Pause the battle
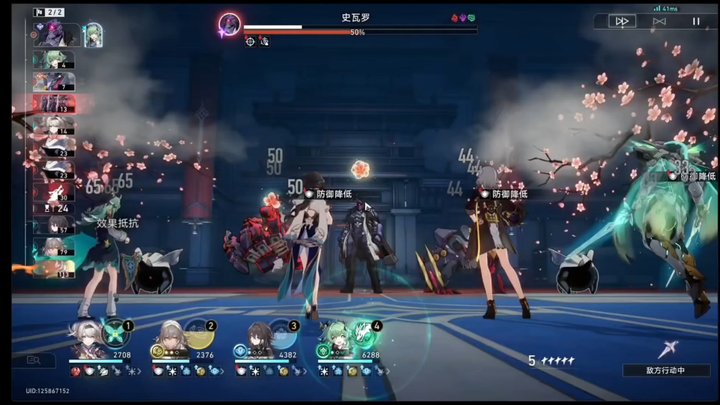Viewport: 720px width, 405px height. click(696, 20)
